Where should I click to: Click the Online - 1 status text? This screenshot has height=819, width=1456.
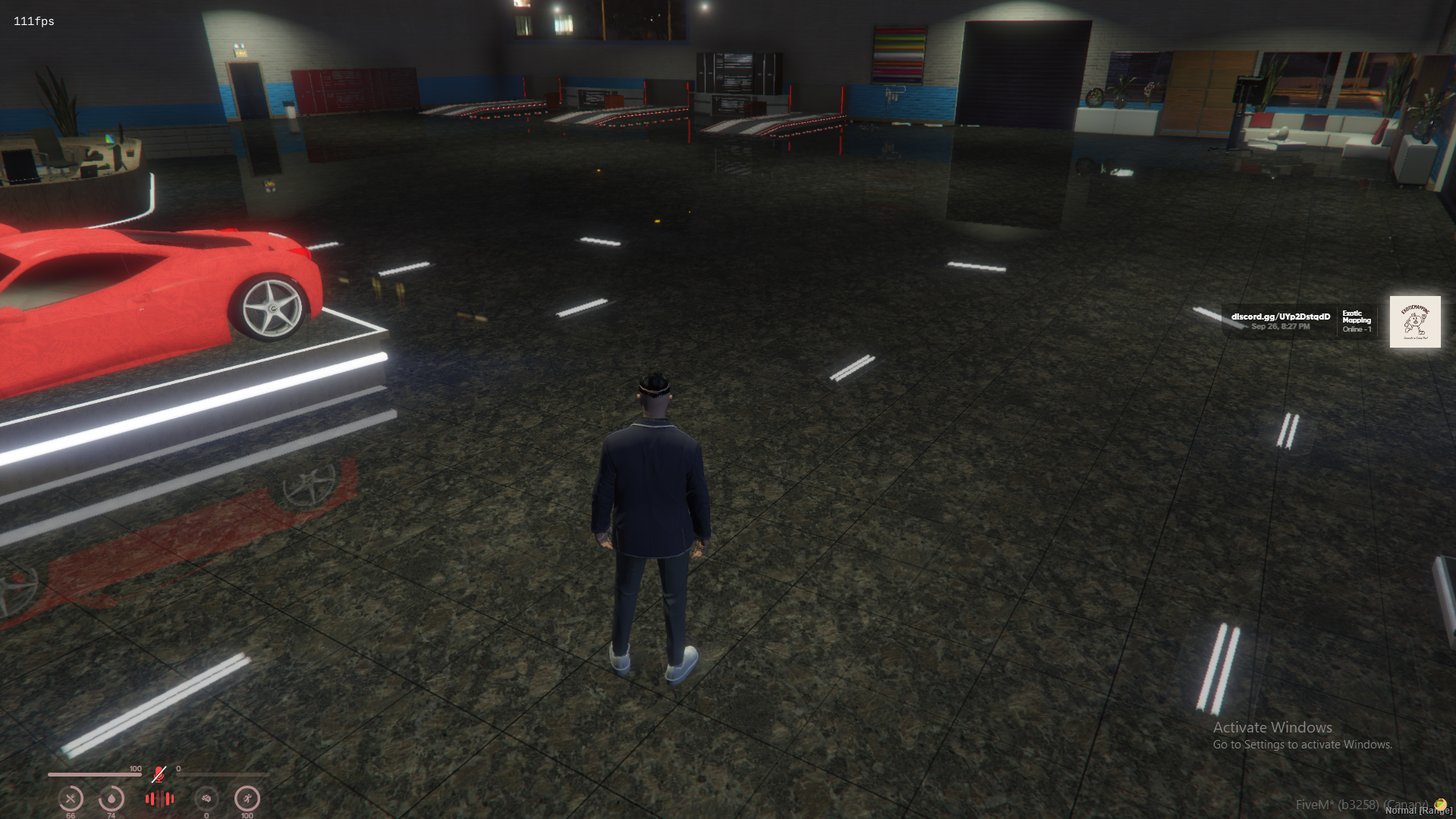[x=1357, y=329]
